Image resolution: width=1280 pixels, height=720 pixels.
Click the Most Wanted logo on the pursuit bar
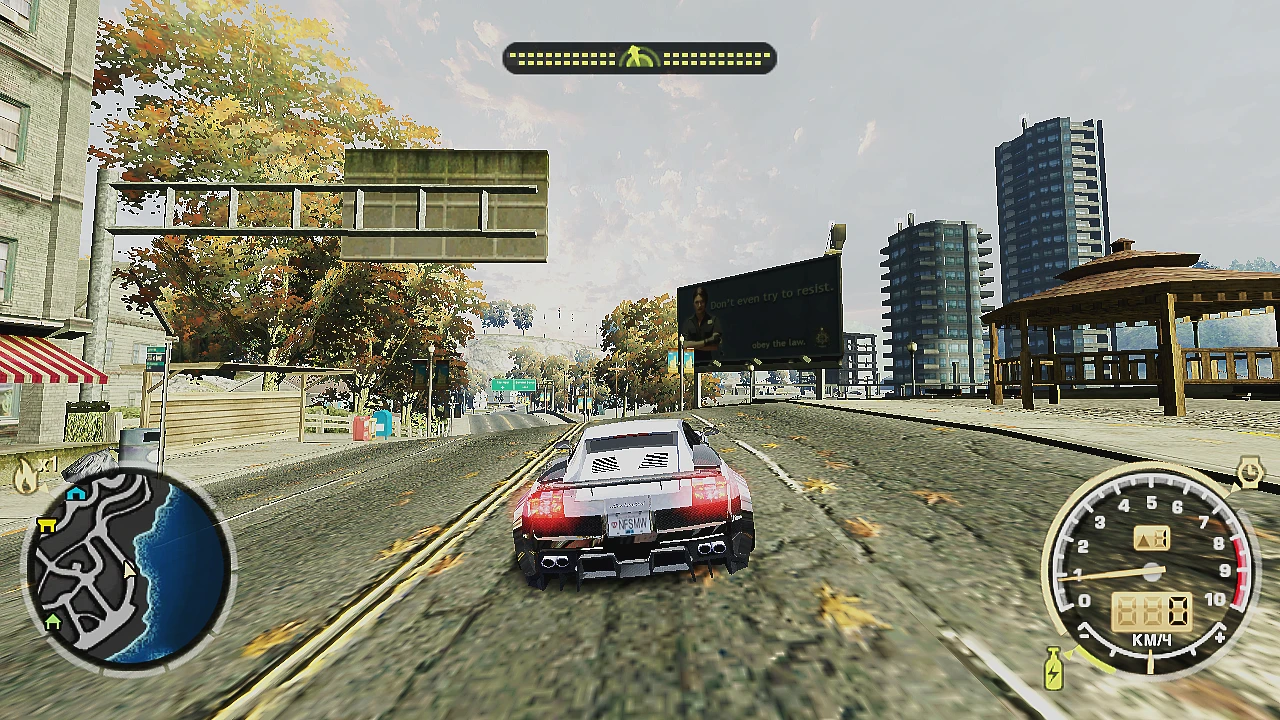coord(640,58)
